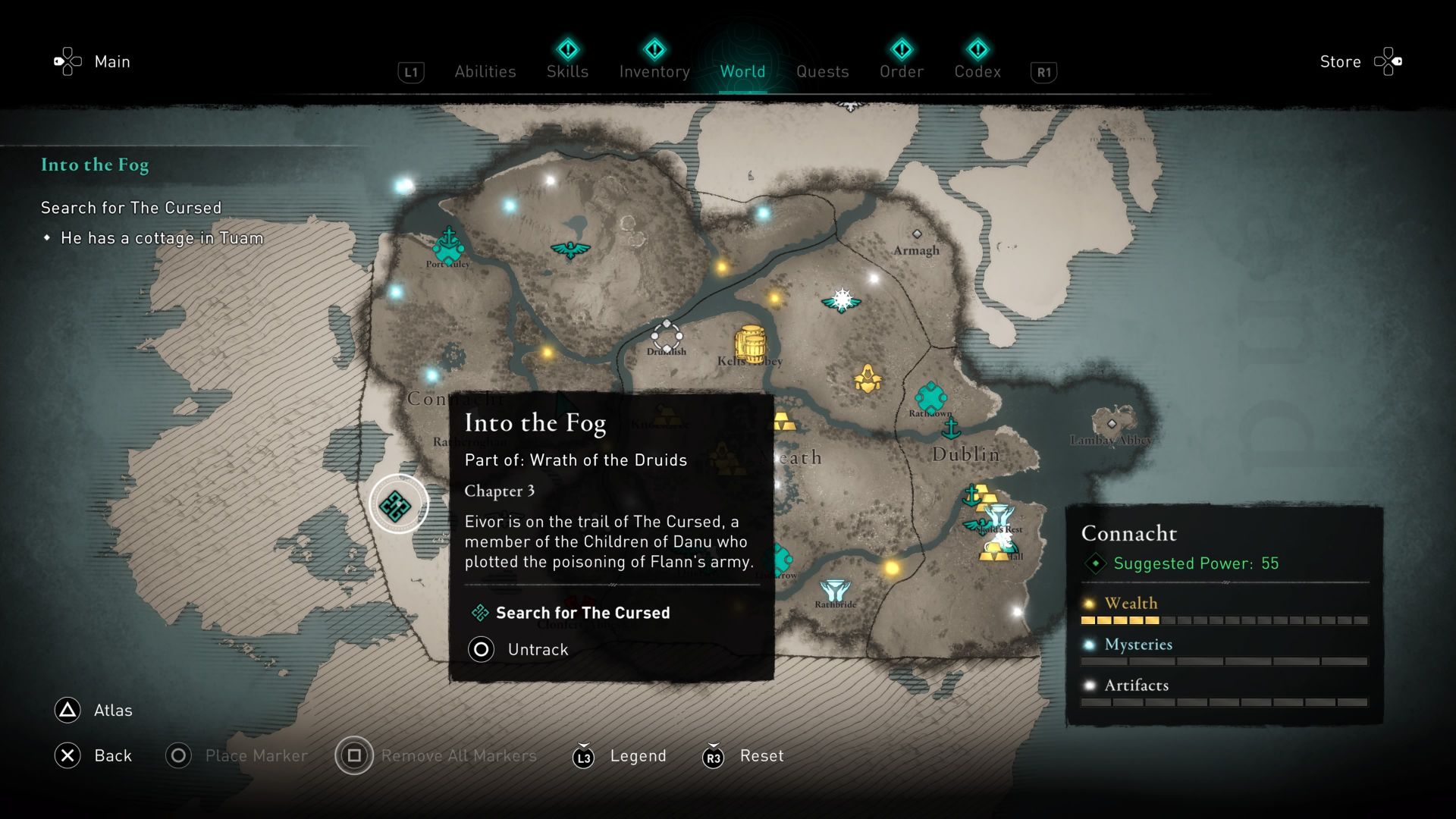Click the Rathdown settlement icon
Viewport: 1456px width, 819px height.
[931, 397]
